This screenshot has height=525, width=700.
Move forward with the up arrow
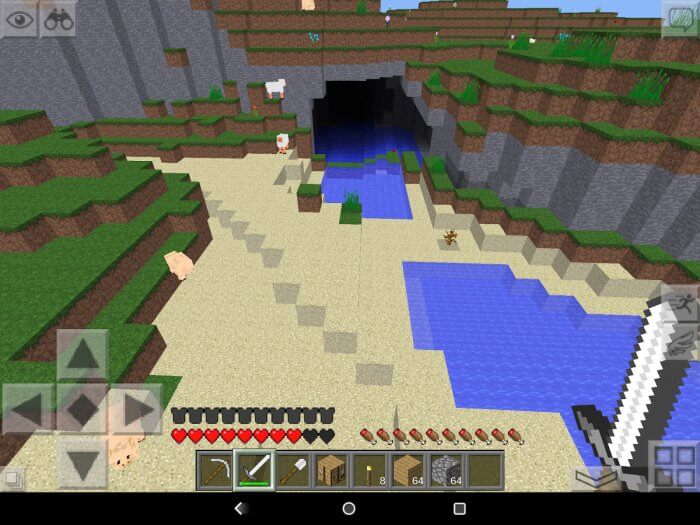pyautogui.click(x=82, y=355)
